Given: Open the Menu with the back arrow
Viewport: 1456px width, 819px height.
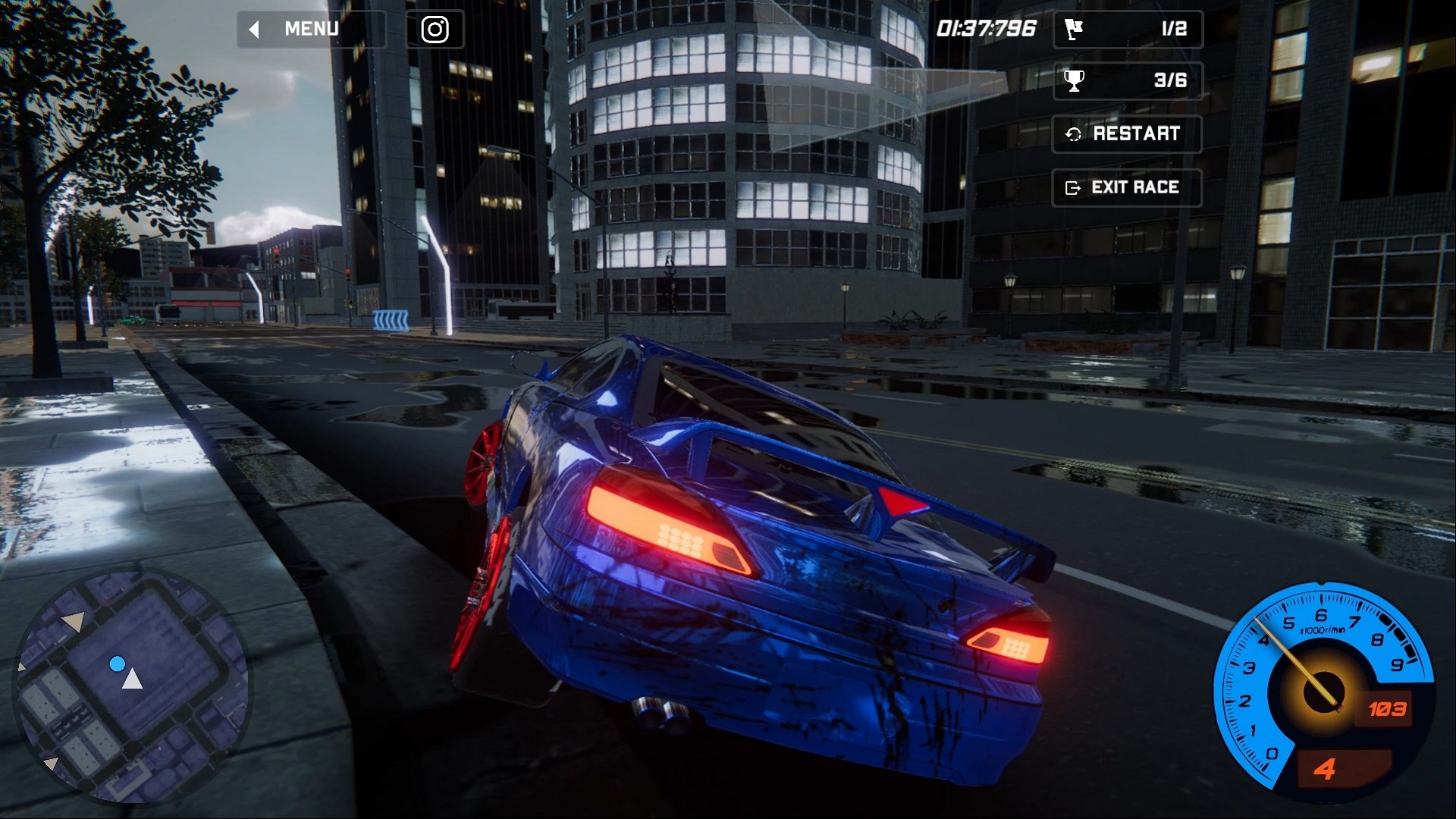Looking at the screenshot, I should (x=311, y=30).
